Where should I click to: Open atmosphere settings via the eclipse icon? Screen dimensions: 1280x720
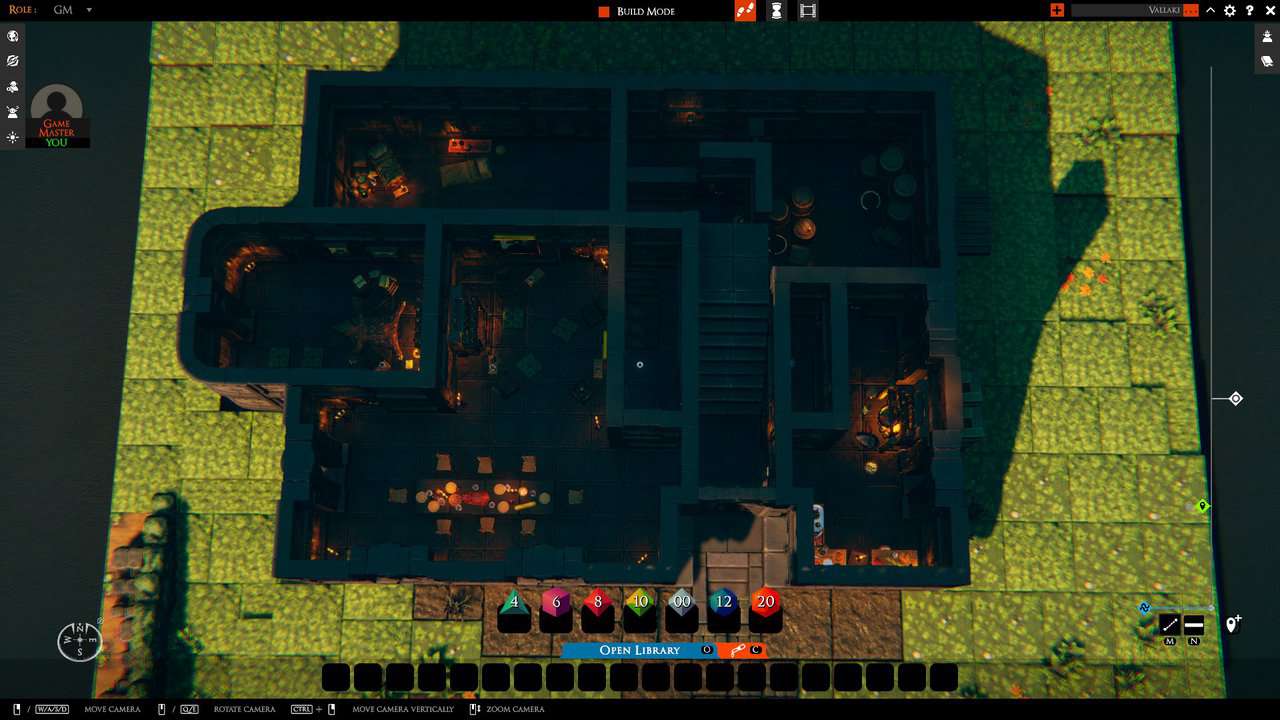pos(13,61)
